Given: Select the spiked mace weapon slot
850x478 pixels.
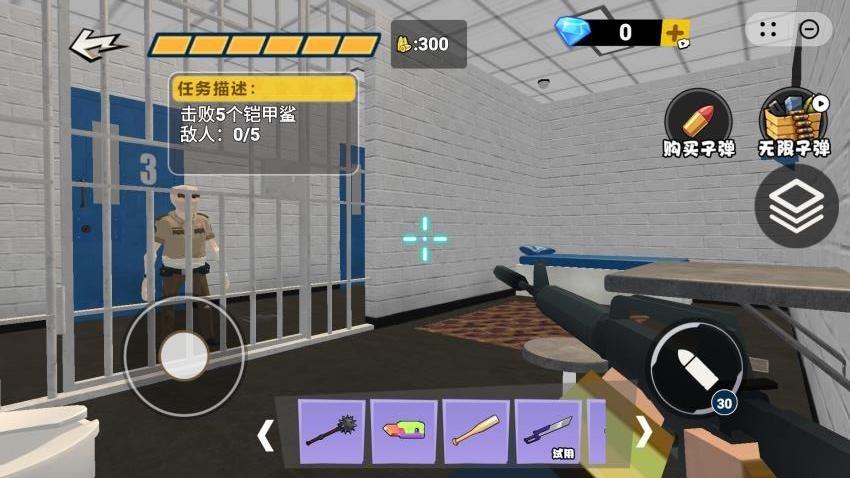Looking at the screenshot, I should coord(332,432).
